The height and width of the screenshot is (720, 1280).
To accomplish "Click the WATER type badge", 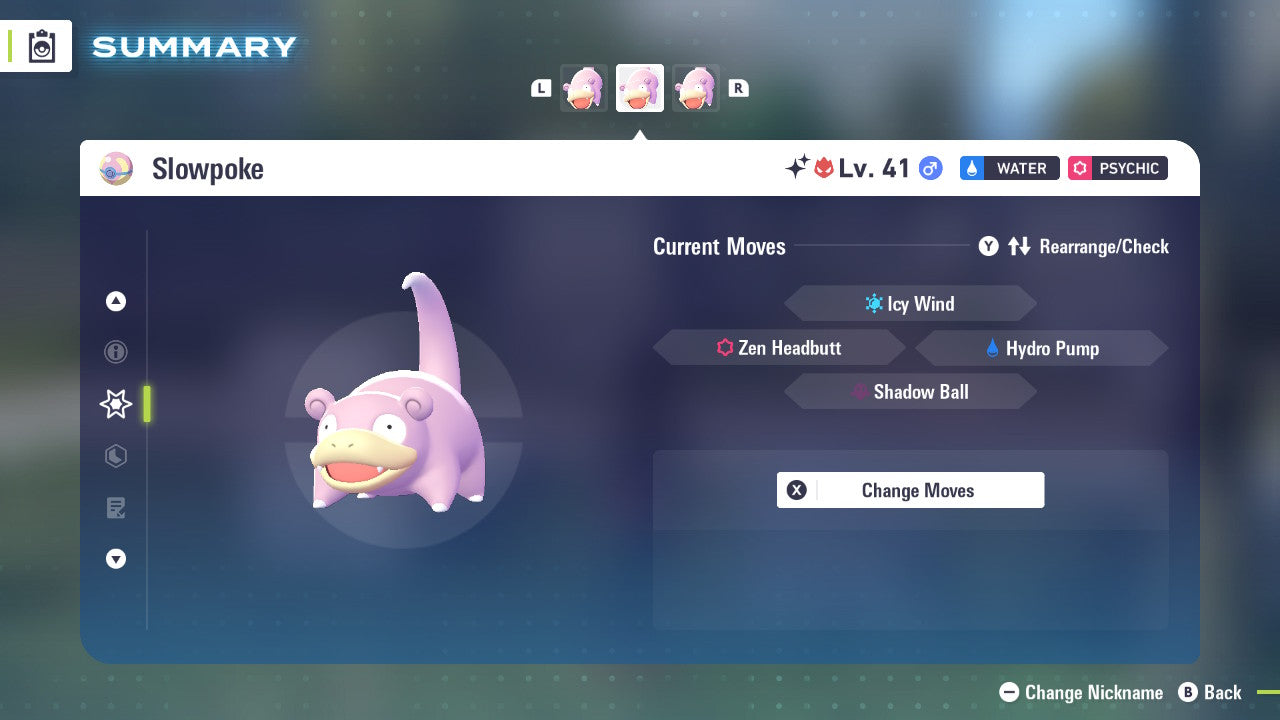I will [1010, 168].
